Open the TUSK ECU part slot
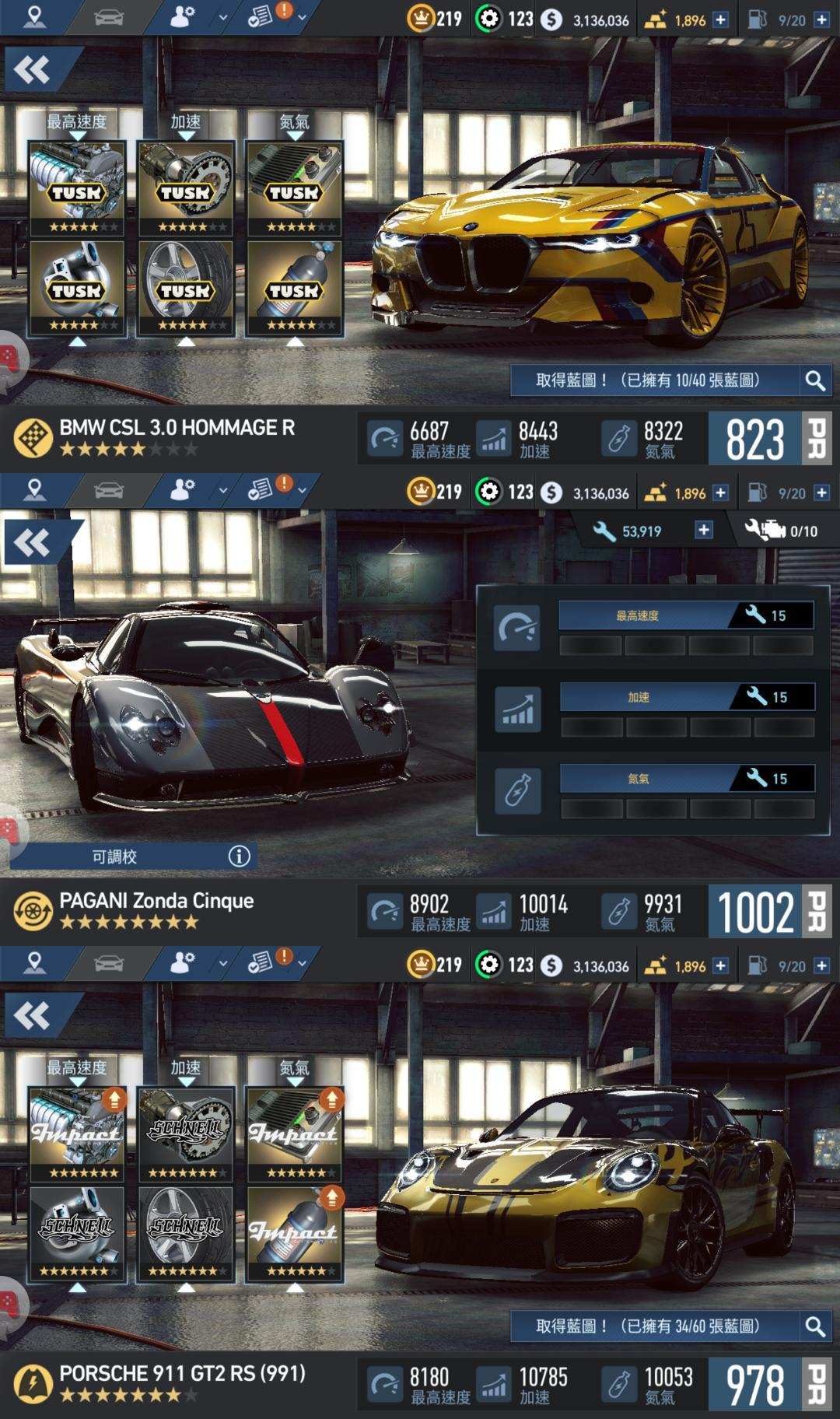The height and width of the screenshot is (1419, 840). (x=294, y=187)
